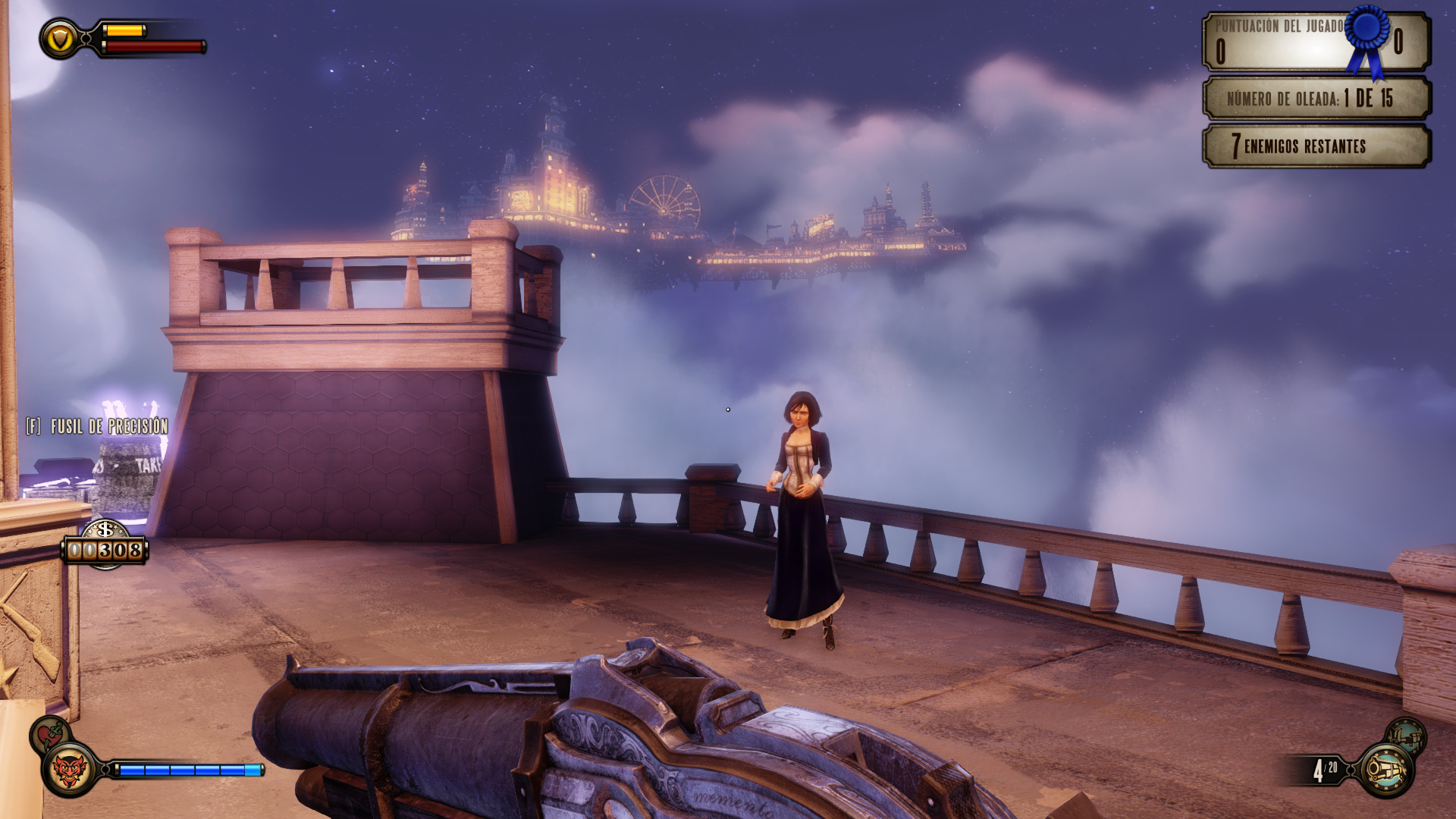Screen dimensions: 1456x819
Task: Select the Devil's Kiss vigor icon
Action: [x=69, y=770]
